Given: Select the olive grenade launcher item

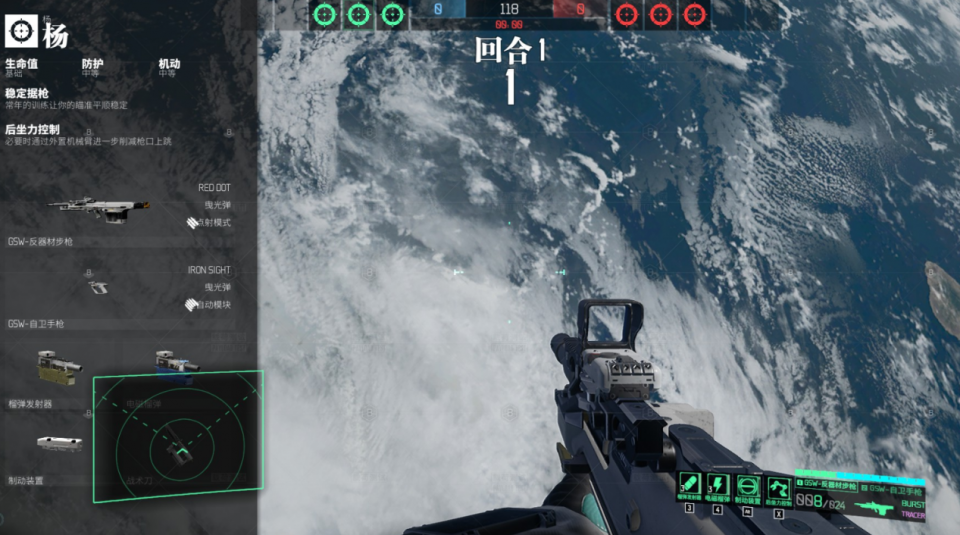Looking at the screenshot, I should tap(58, 367).
